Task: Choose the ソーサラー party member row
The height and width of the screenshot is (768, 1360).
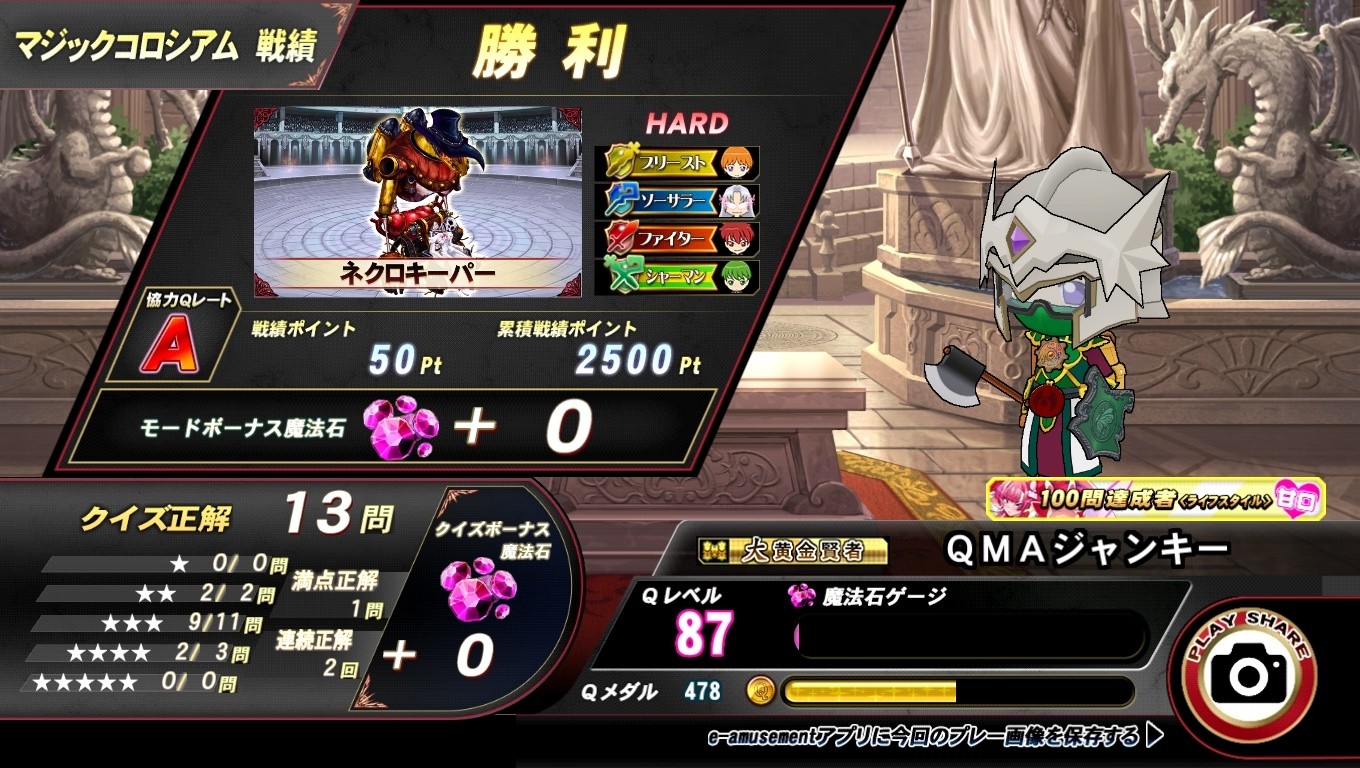Action: coord(677,201)
